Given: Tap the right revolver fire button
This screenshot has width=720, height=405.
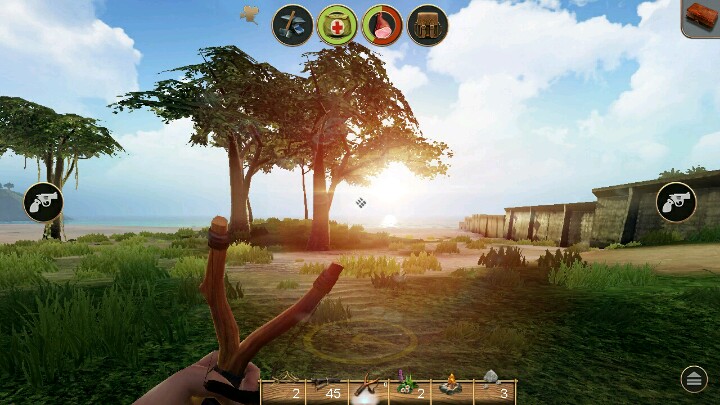Looking at the screenshot, I should (x=676, y=202).
